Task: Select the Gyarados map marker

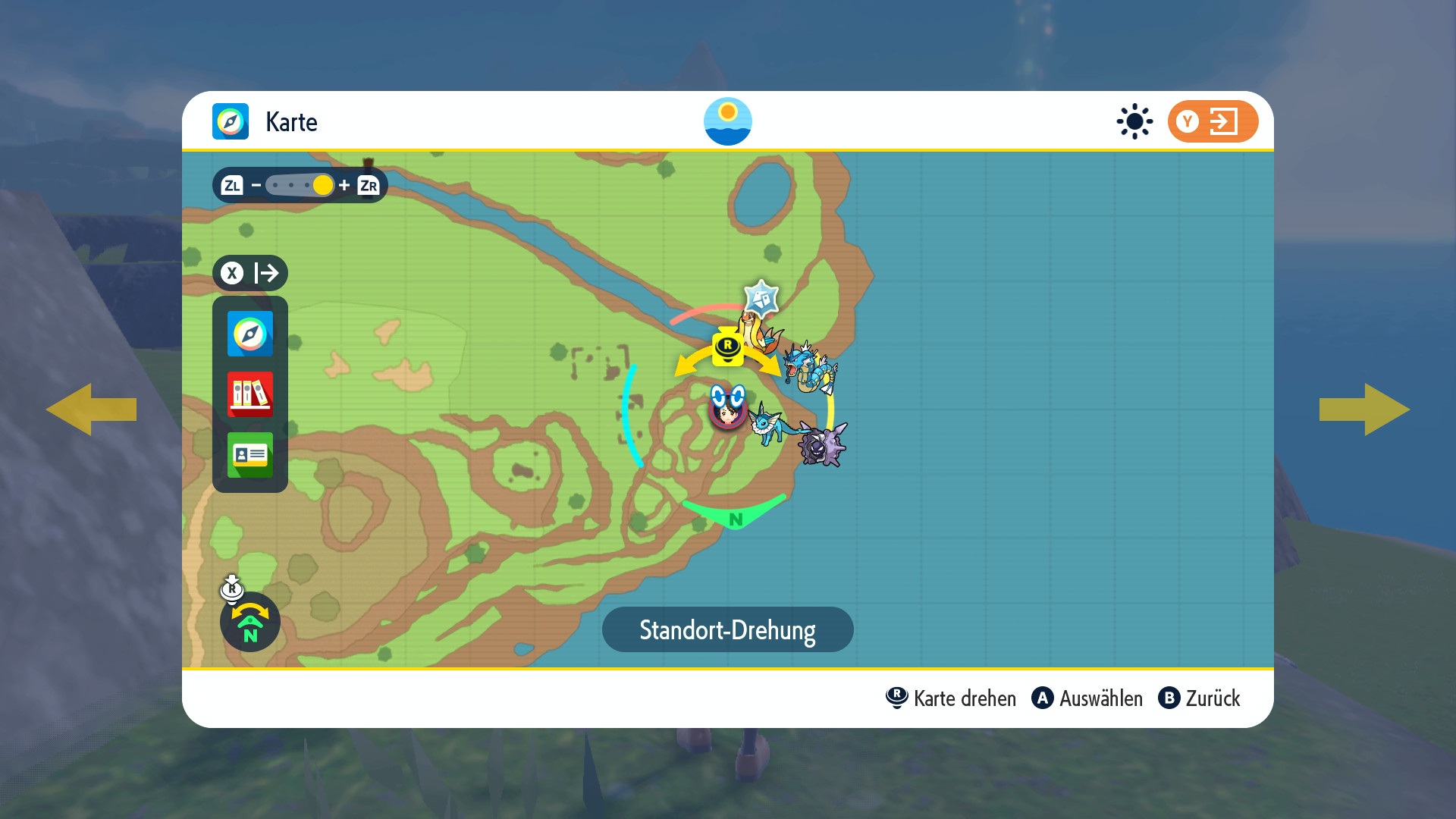Action: click(x=811, y=368)
